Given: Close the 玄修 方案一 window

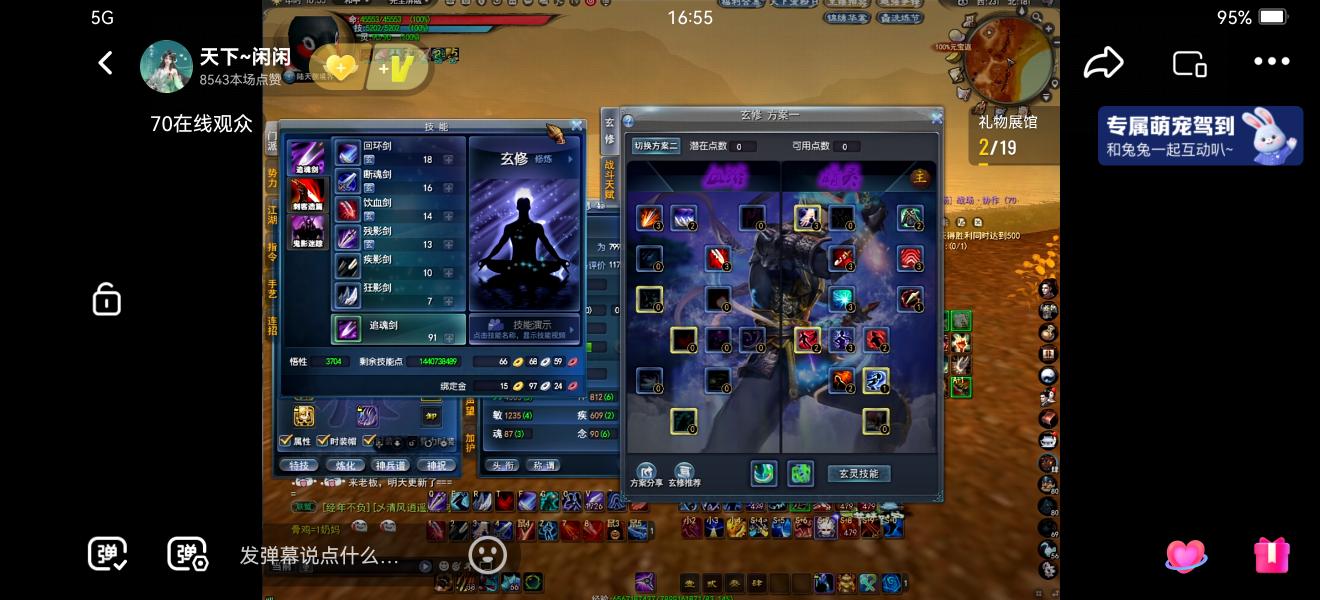Looking at the screenshot, I should point(936,118).
